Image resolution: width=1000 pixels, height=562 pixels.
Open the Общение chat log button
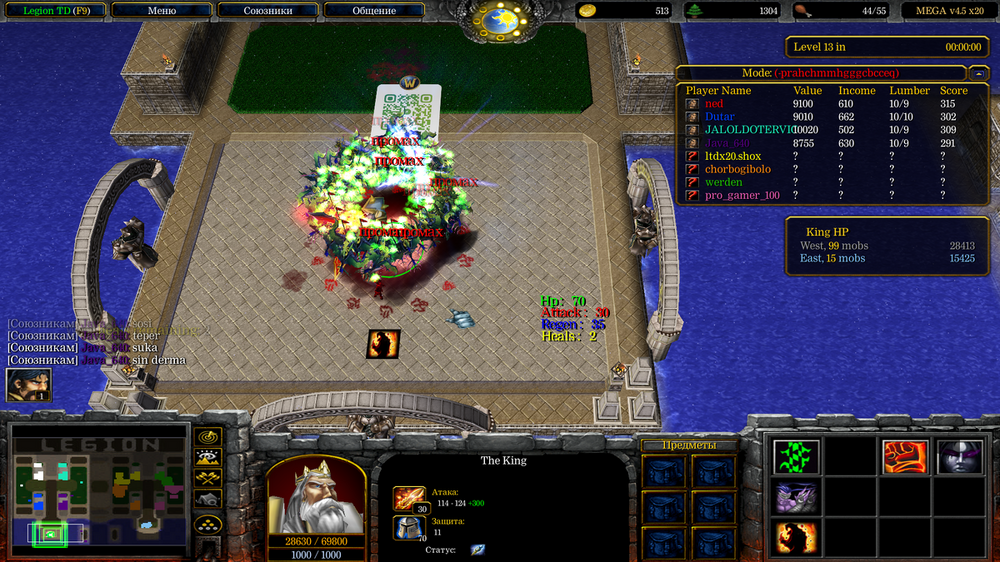pos(374,11)
